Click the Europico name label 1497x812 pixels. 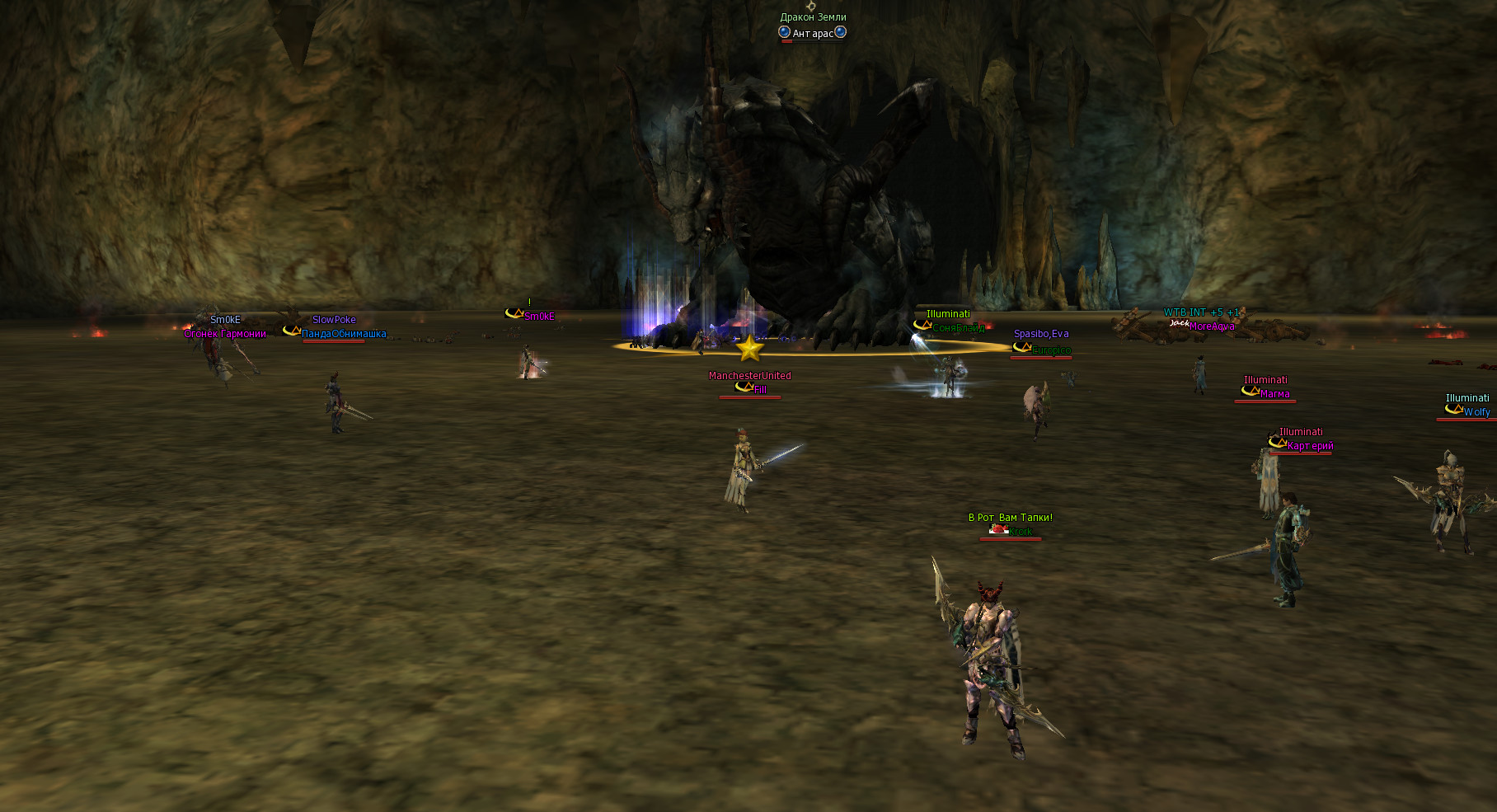click(x=1051, y=350)
